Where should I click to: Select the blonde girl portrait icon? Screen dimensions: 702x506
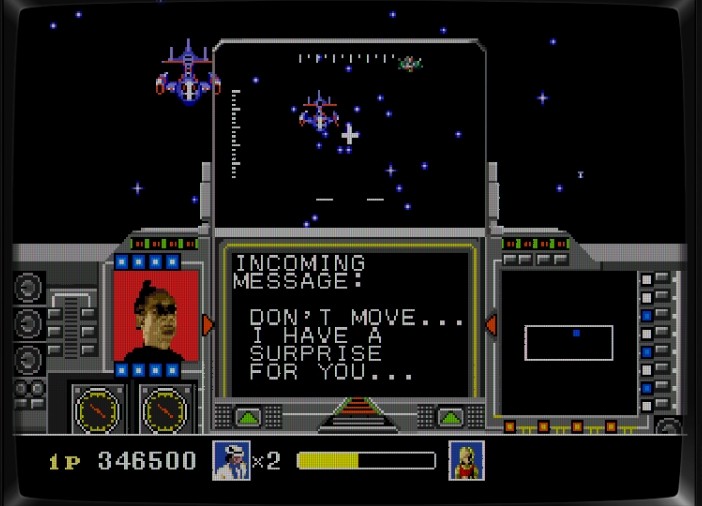tap(466, 461)
